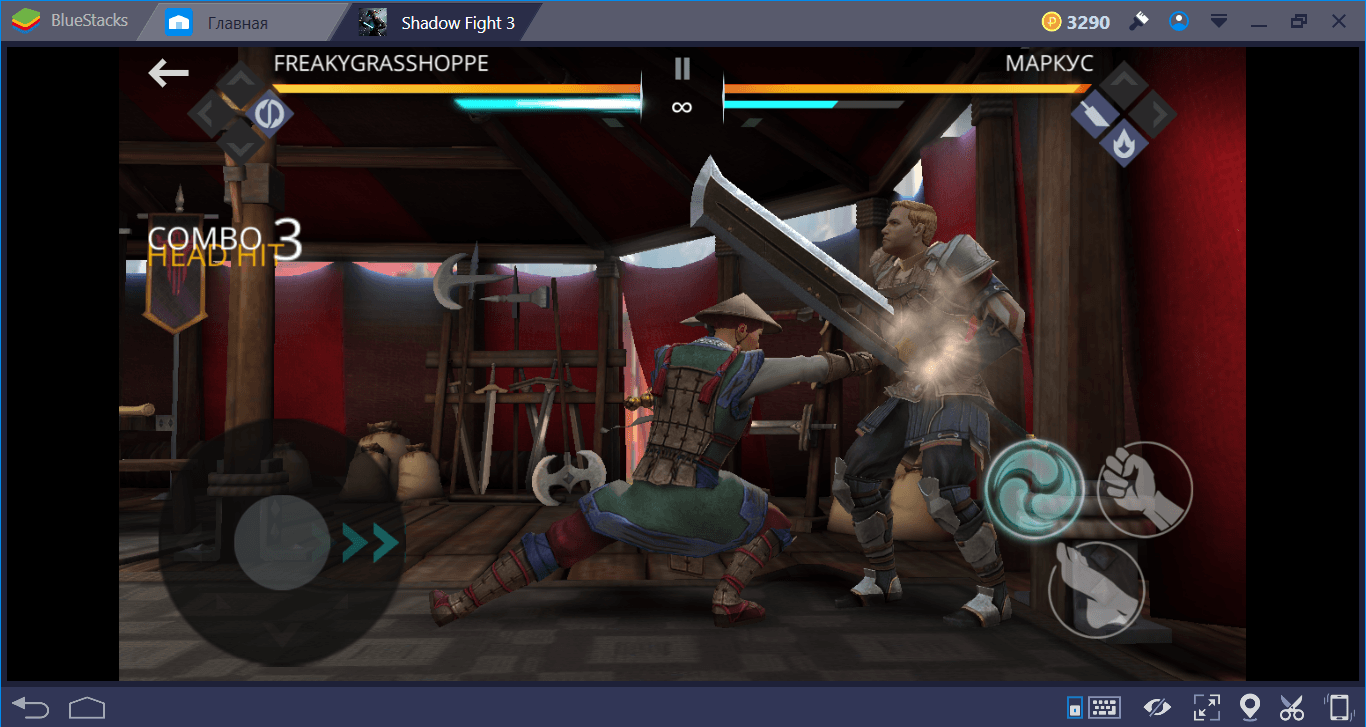This screenshot has width=1366, height=727.
Task: Activate the shadow energy swirl ability icon
Action: (1035, 490)
